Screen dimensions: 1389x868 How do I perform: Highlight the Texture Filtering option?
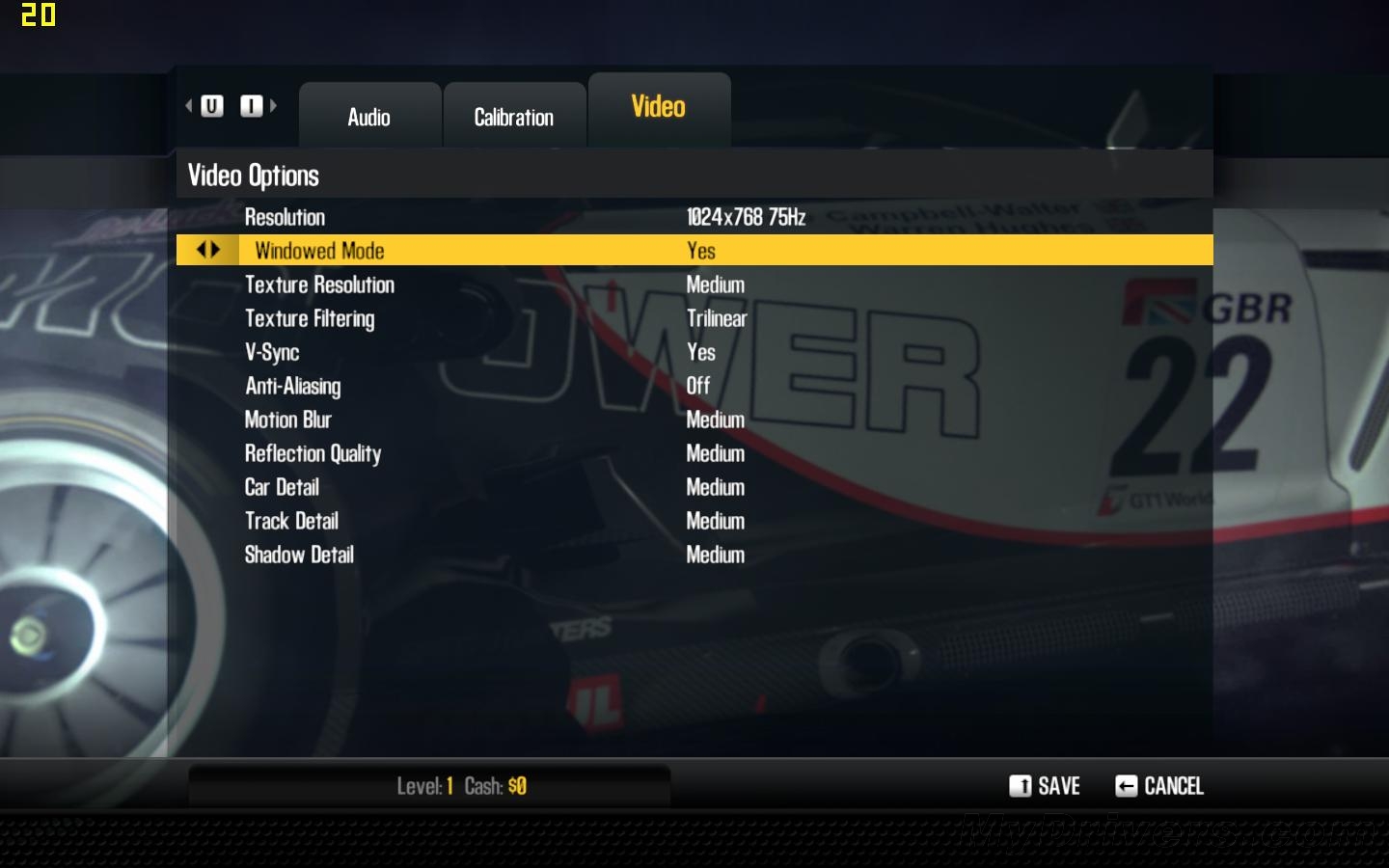click(x=310, y=318)
